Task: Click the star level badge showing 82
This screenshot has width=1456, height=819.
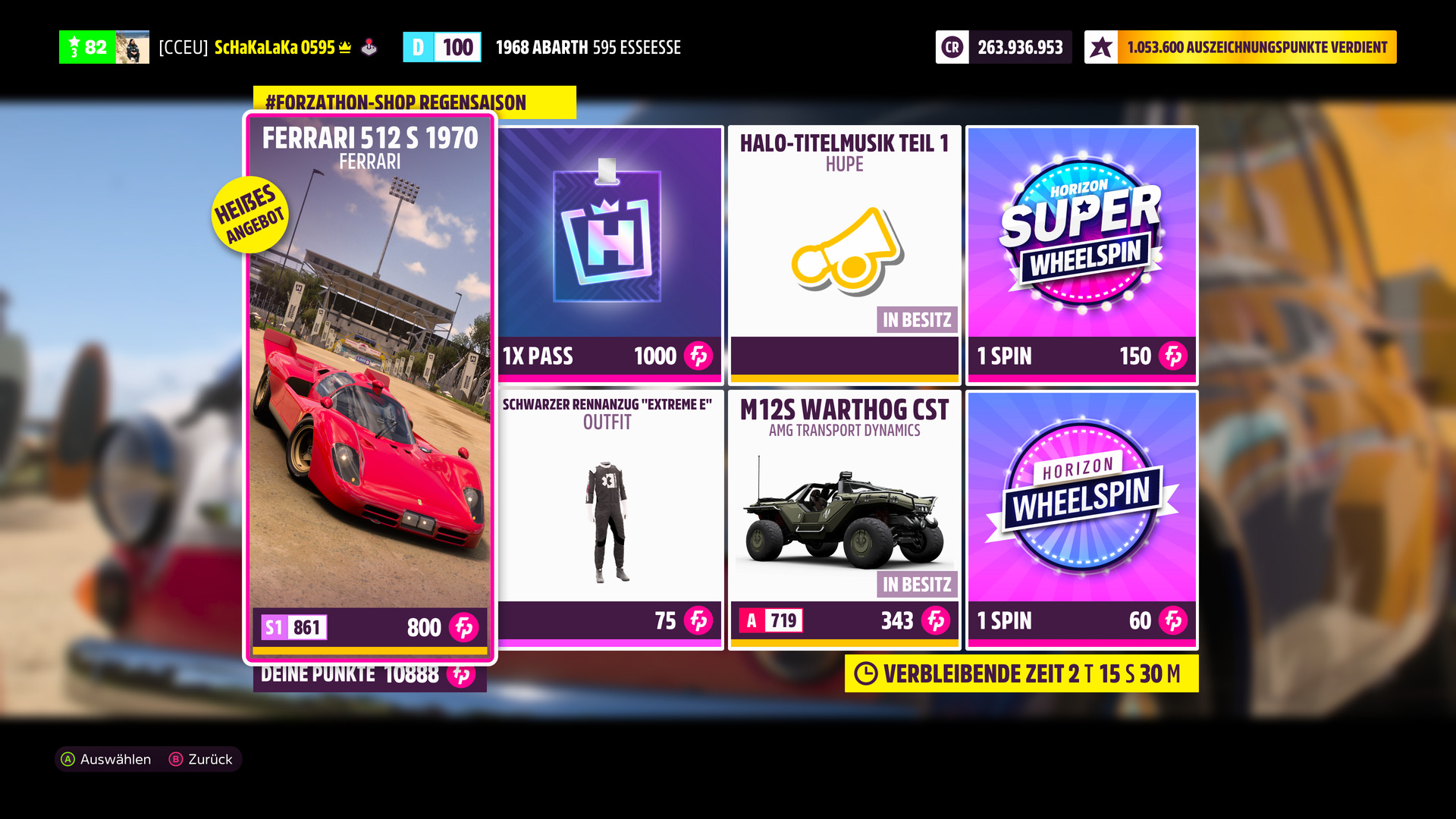Action: (86, 47)
